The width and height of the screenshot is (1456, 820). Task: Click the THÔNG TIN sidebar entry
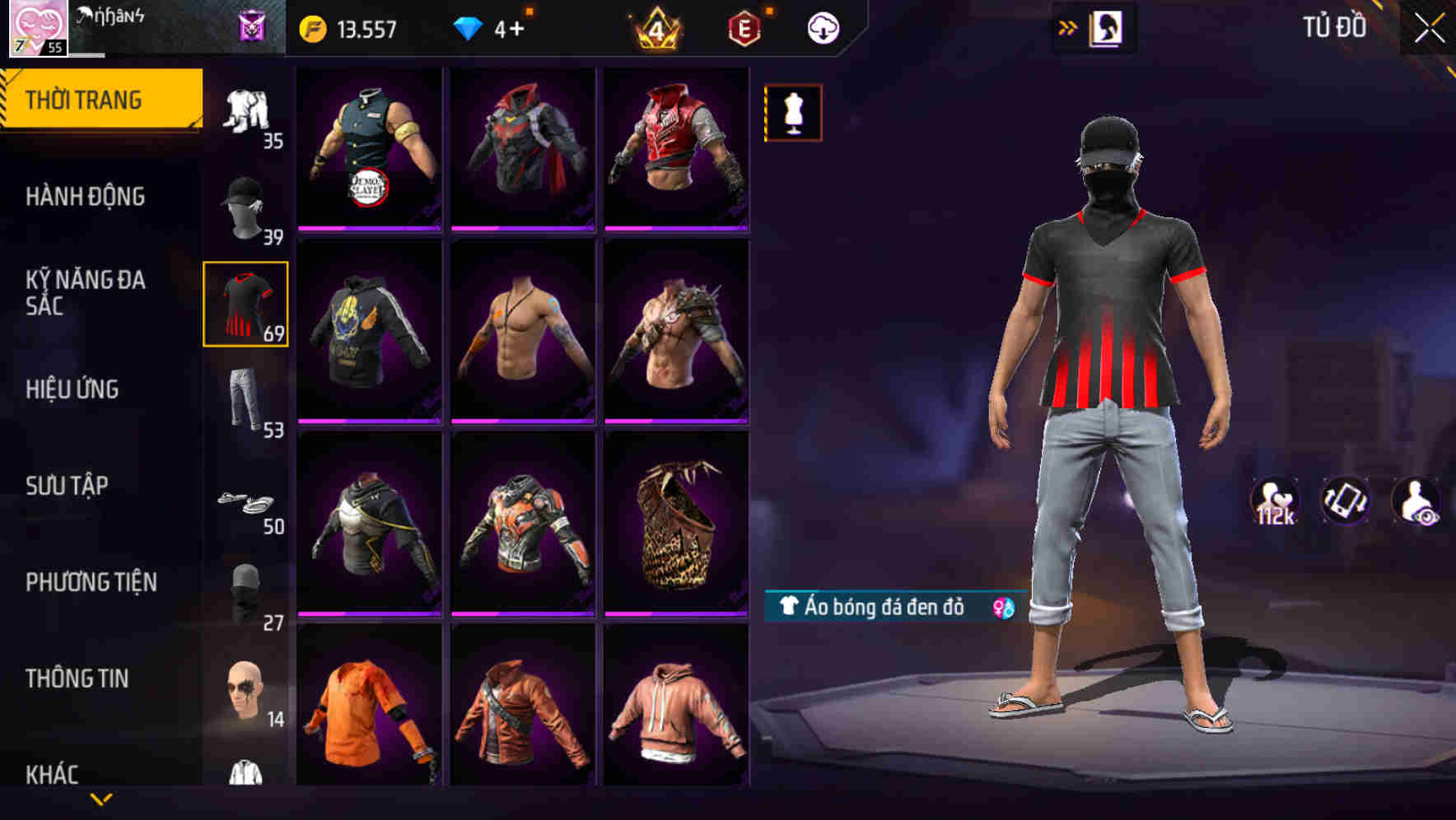(78, 678)
